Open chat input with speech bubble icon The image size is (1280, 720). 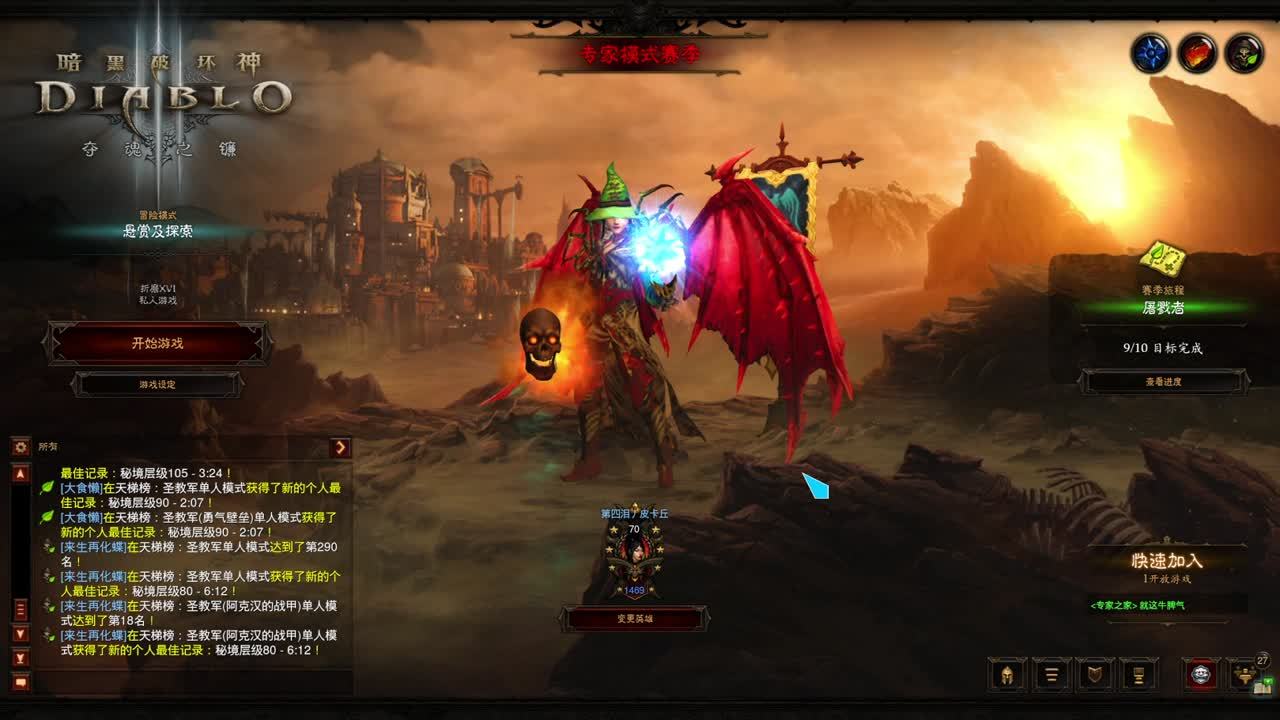coord(20,682)
